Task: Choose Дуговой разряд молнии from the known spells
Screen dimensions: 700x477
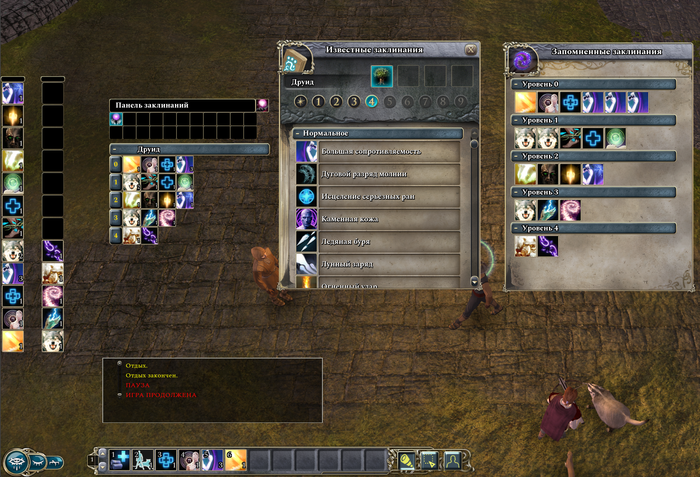Action: (376, 173)
